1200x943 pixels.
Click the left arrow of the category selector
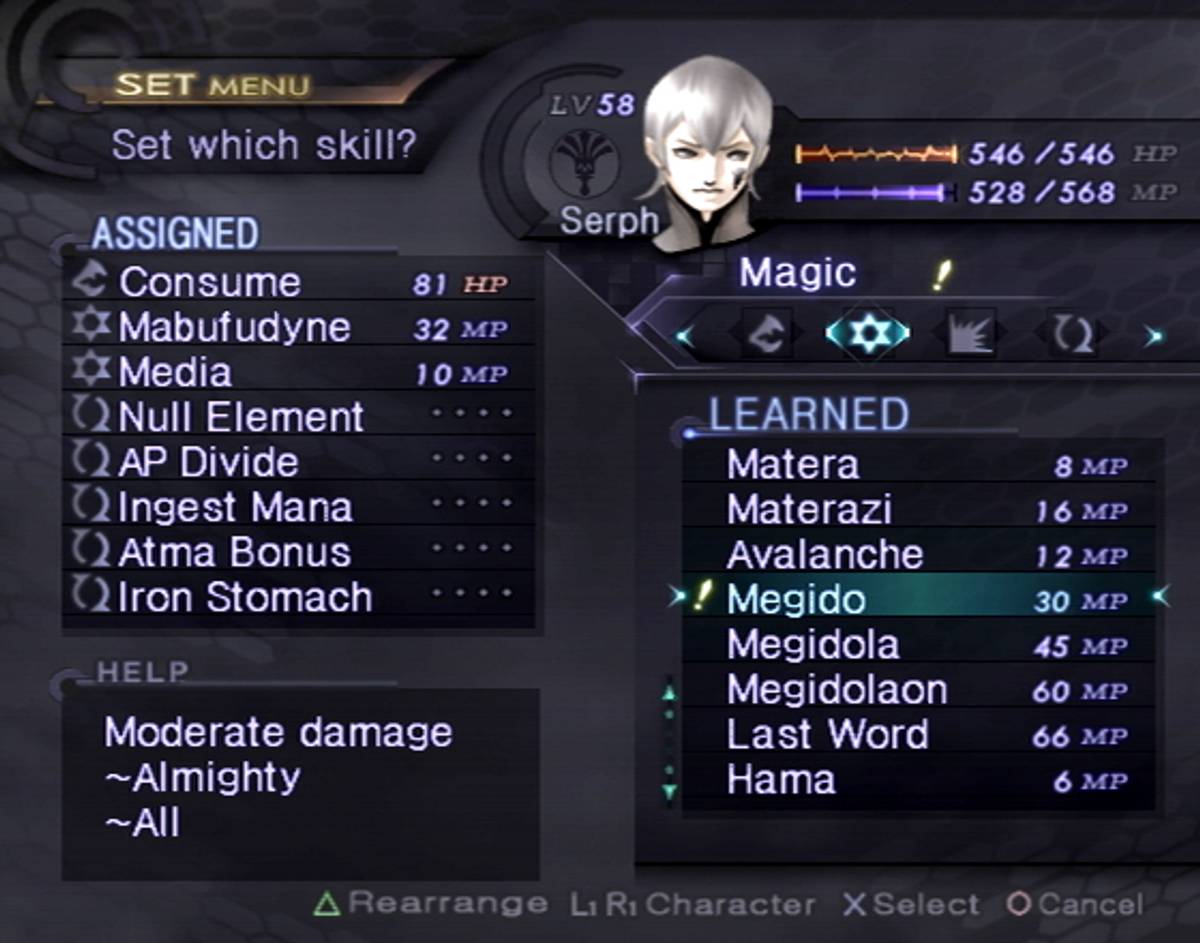684,335
